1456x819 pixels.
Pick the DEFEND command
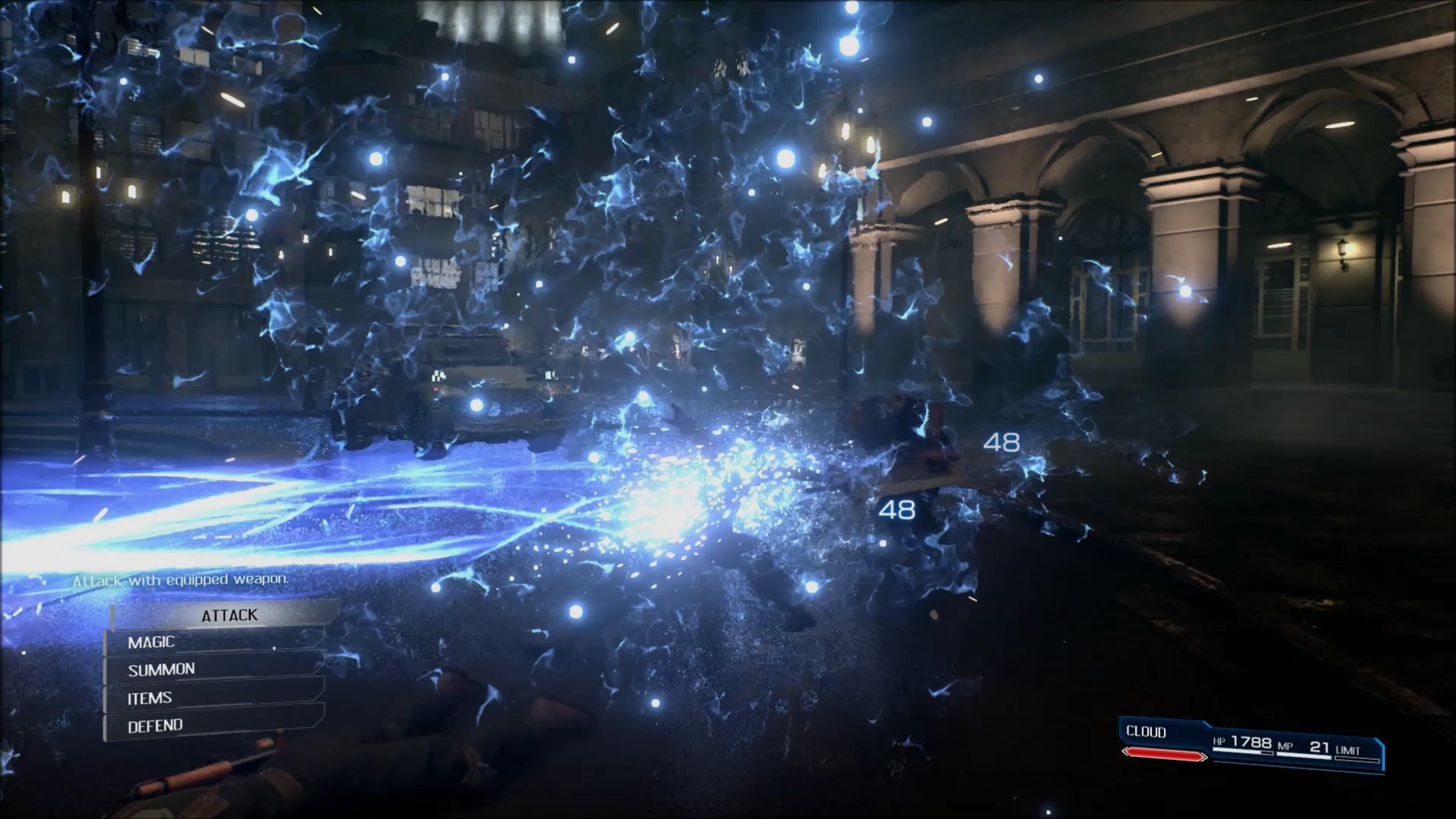pos(216,726)
